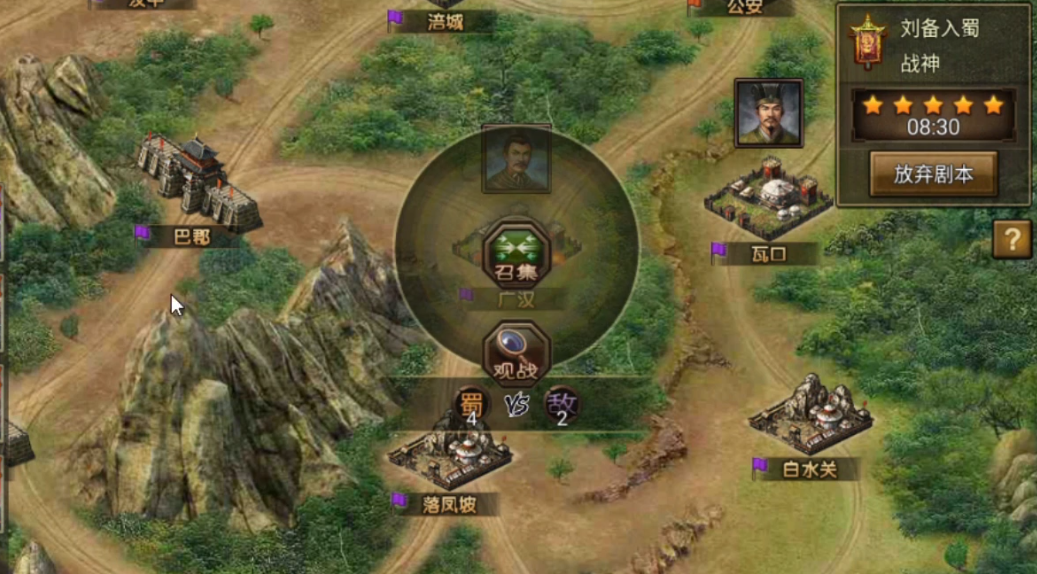This screenshot has width=1037, height=574.
Task: Select the general portrait above 瓦口
Action: pos(768,112)
